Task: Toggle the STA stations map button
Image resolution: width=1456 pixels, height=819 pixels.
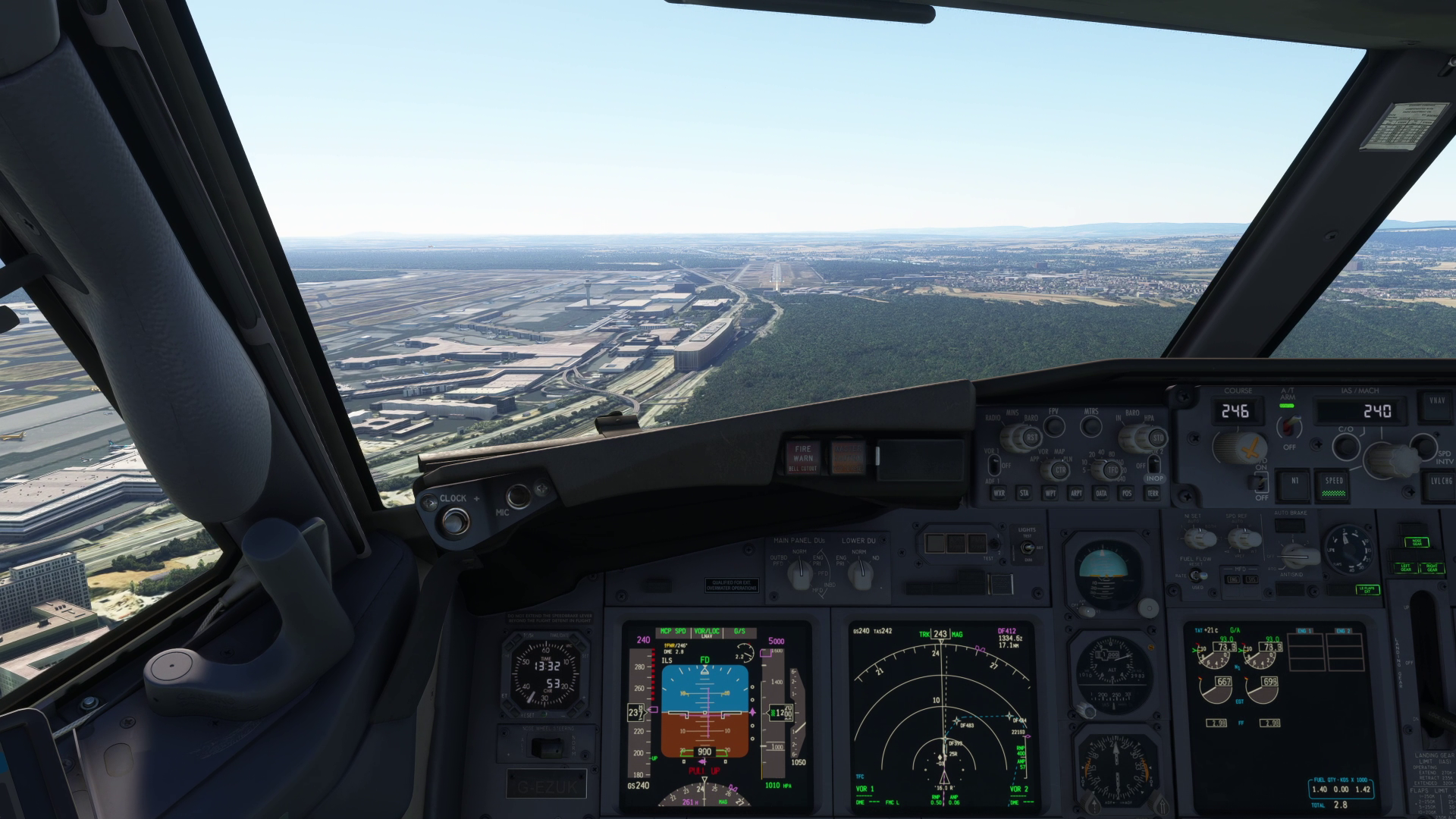Action: (x=1025, y=493)
